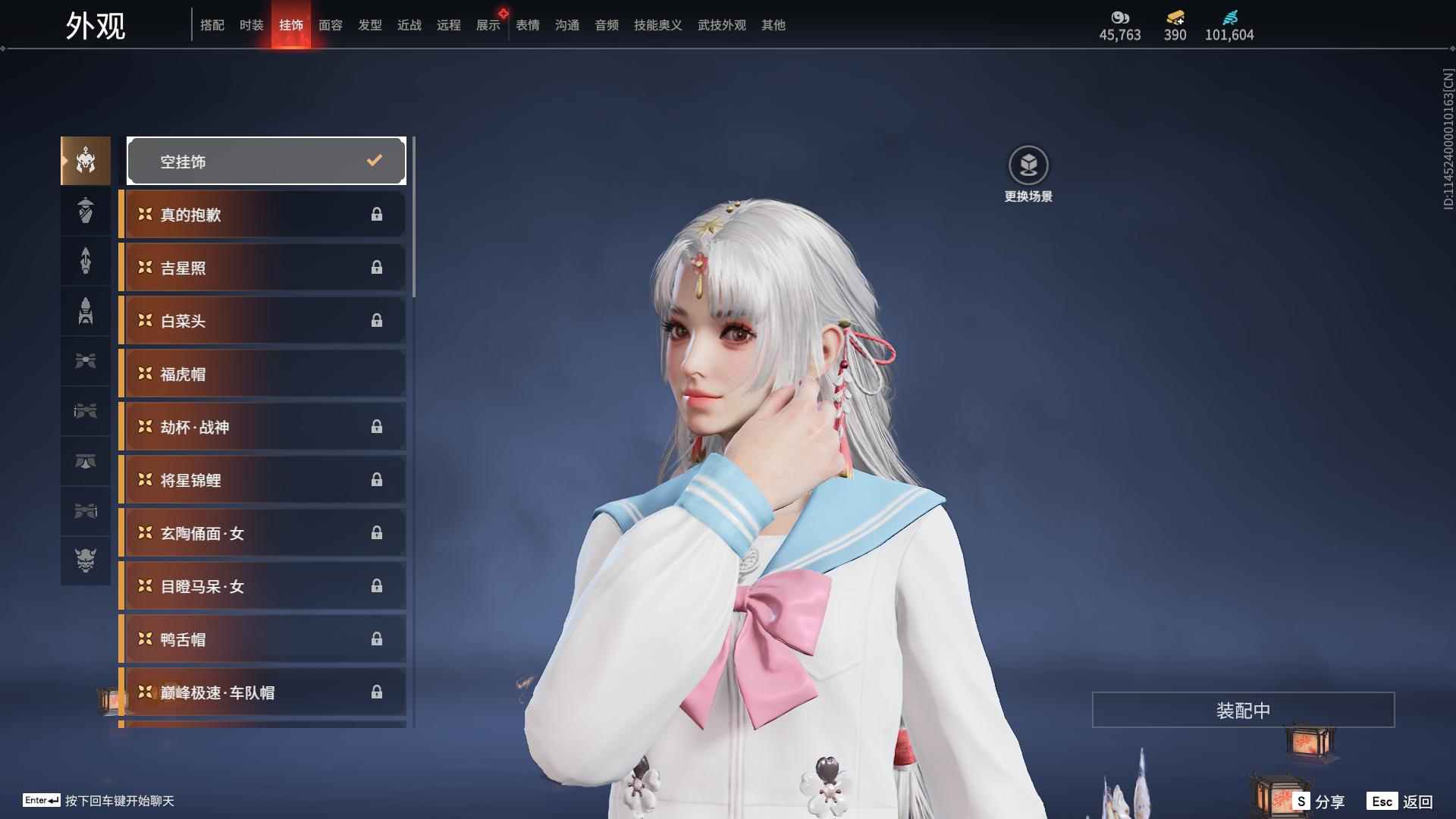Screen dimensions: 1456x819
Task: Open the 其他 tab
Action: tap(773, 25)
